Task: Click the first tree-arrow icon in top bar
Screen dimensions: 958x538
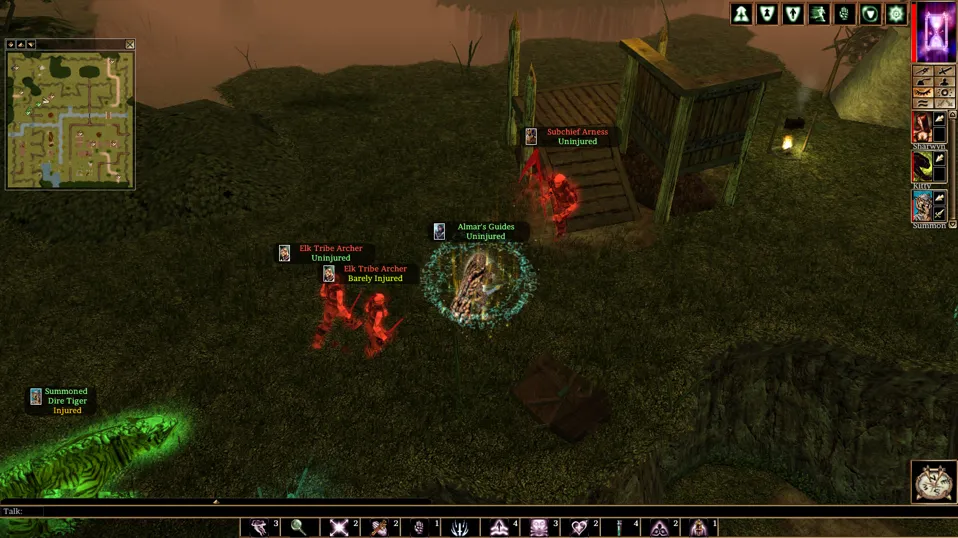Action: click(741, 14)
